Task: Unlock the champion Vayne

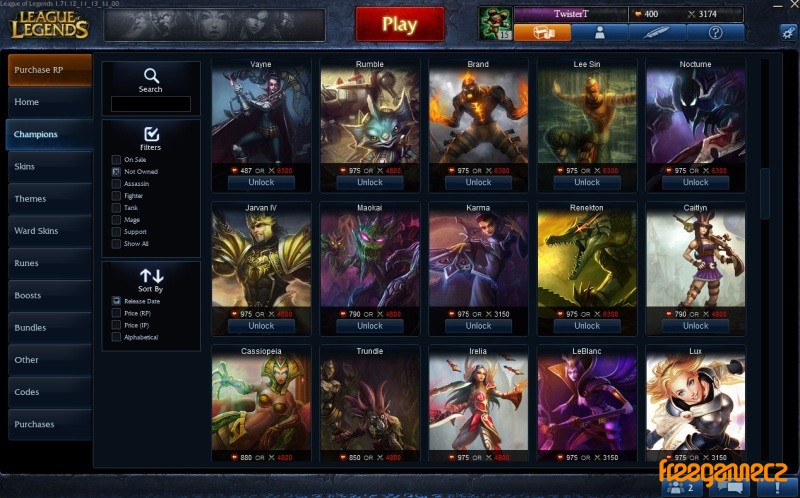Action: (x=261, y=183)
